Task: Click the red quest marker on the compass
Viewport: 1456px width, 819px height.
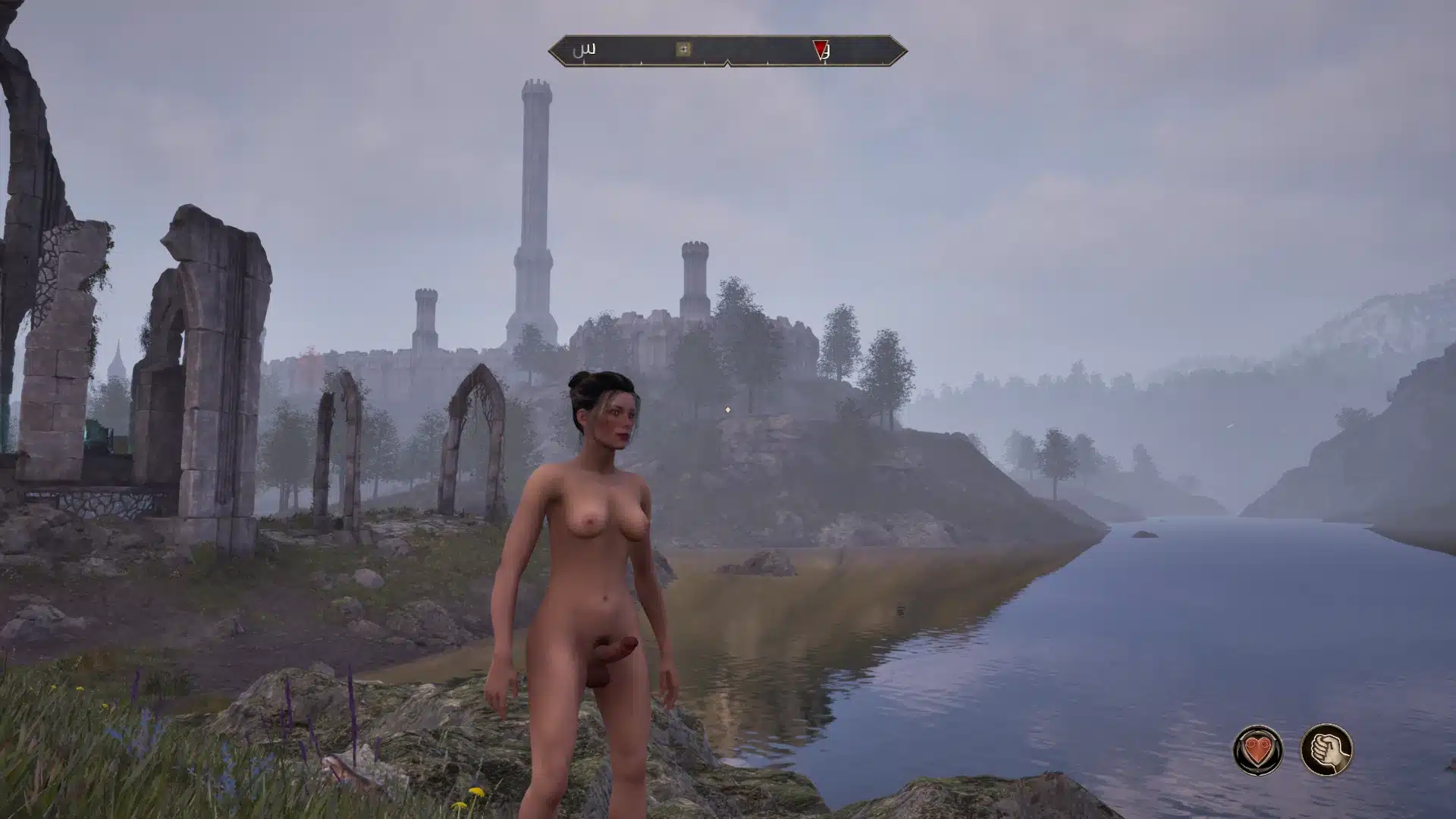Action: 820,50
